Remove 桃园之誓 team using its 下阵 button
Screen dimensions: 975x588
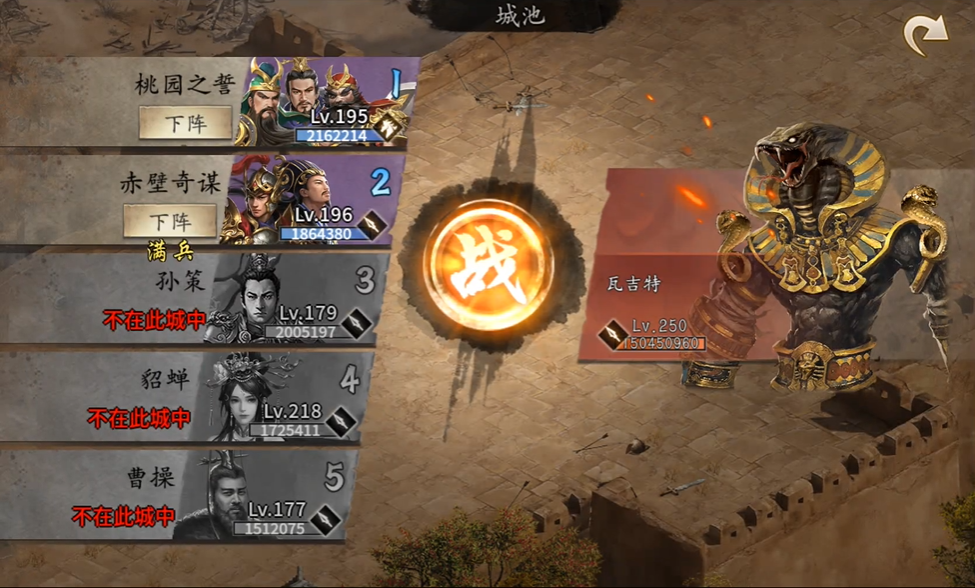(x=185, y=123)
